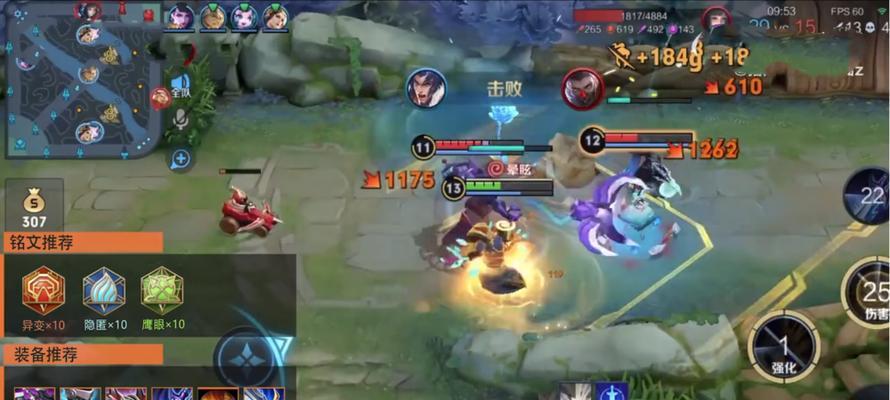Open the shop via the gold coin button
Image resolution: width=890 pixels, height=400 pixels.
[x=34, y=207]
